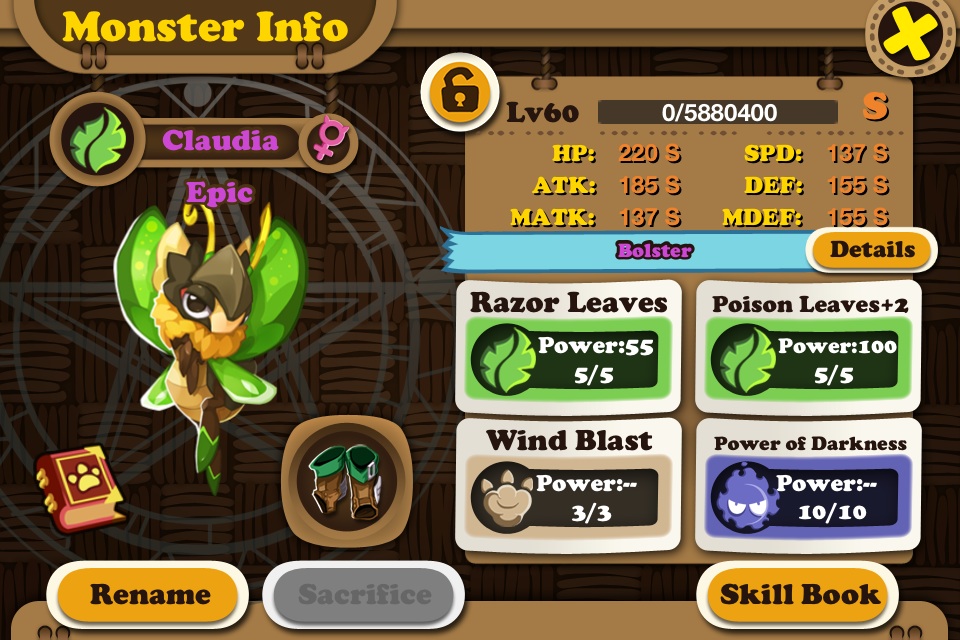The image size is (960, 640).
Task: Click the greyed-out Sacrifice button
Action: (x=364, y=594)
